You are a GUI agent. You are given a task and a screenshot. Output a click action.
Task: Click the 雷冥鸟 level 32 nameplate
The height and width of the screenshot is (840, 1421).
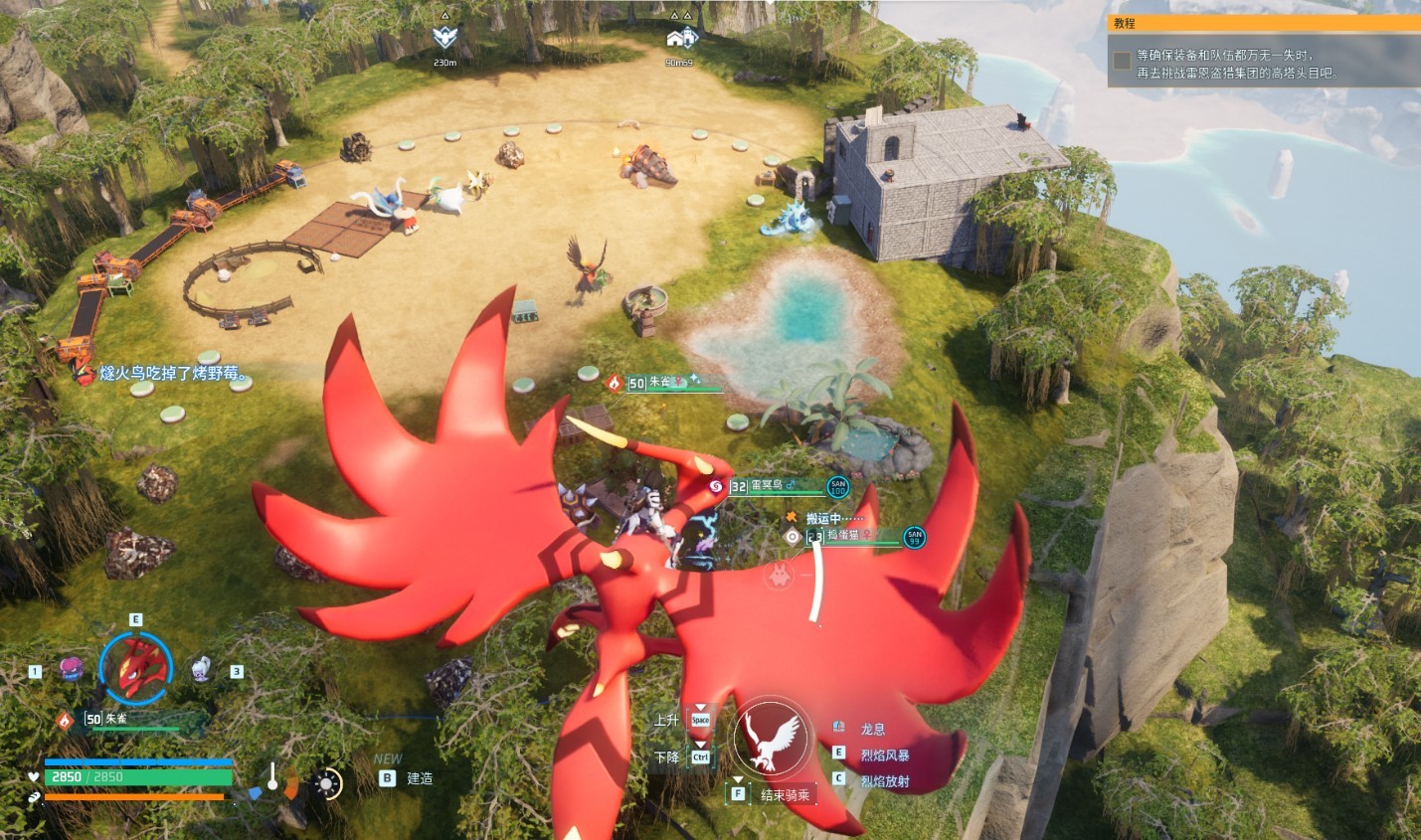tap(768, 485)
